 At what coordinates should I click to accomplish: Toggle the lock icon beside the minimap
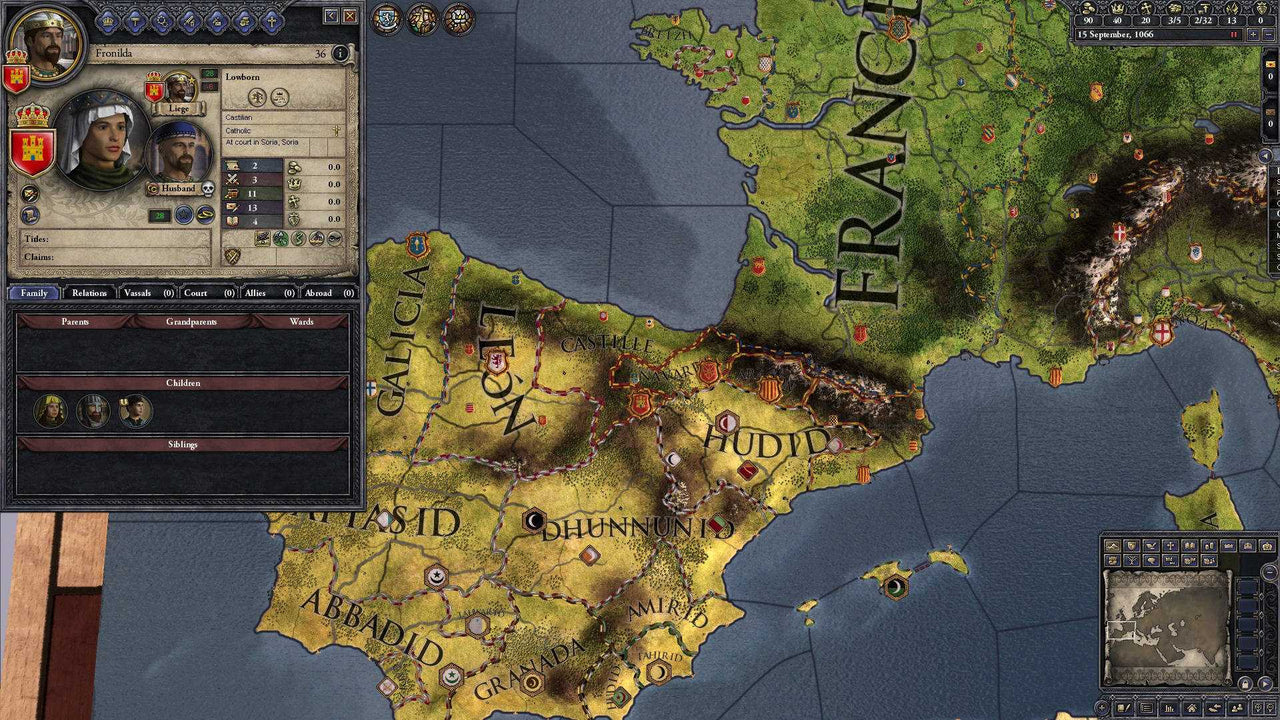1245,682
